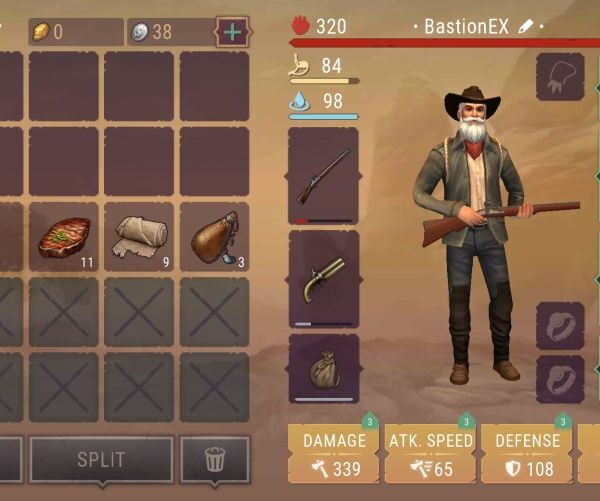
Task: Click the trash can delete button
Action: click(x=214, y=460)
